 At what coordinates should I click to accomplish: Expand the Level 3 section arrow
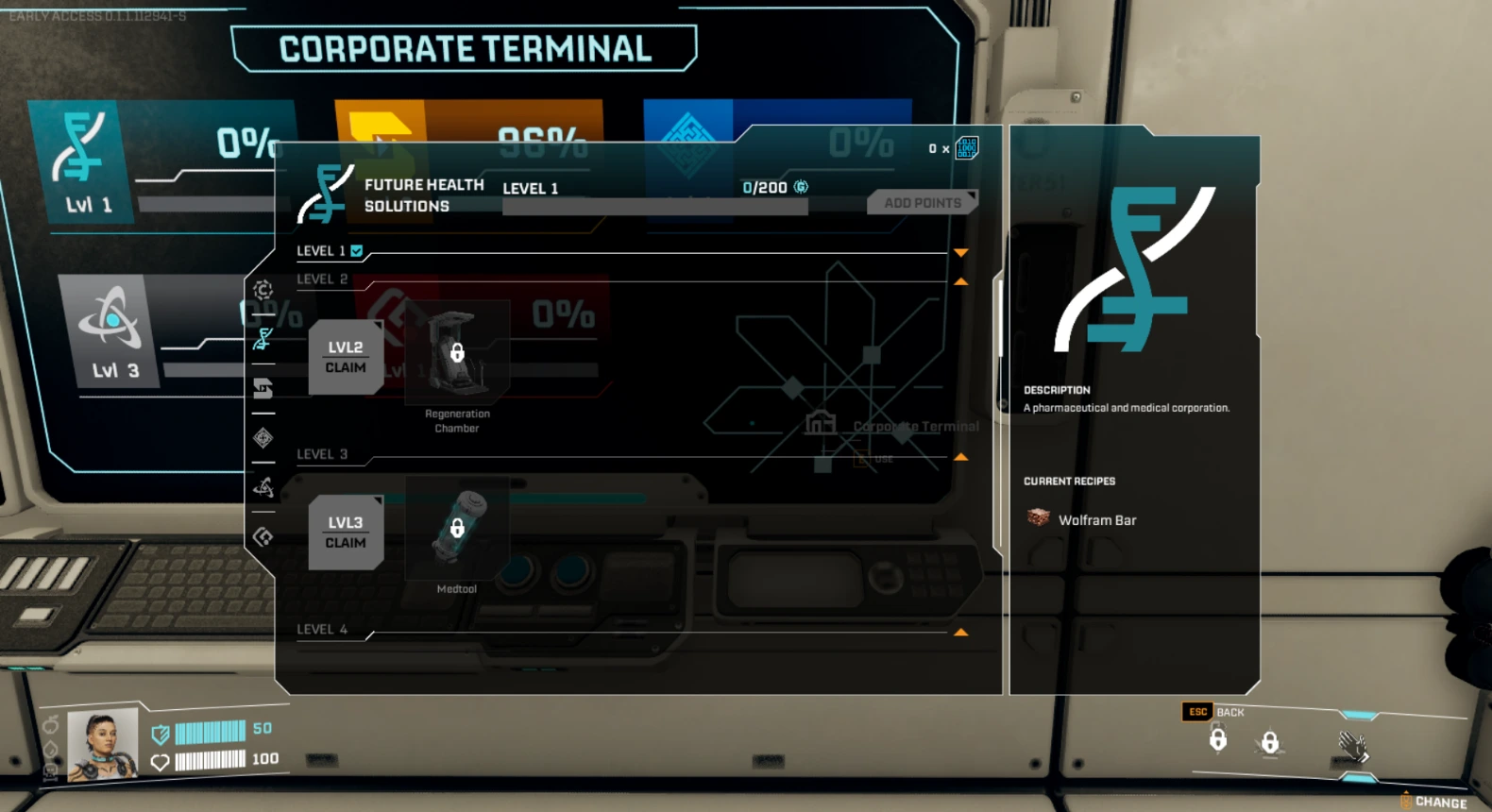tap(961, 455)
